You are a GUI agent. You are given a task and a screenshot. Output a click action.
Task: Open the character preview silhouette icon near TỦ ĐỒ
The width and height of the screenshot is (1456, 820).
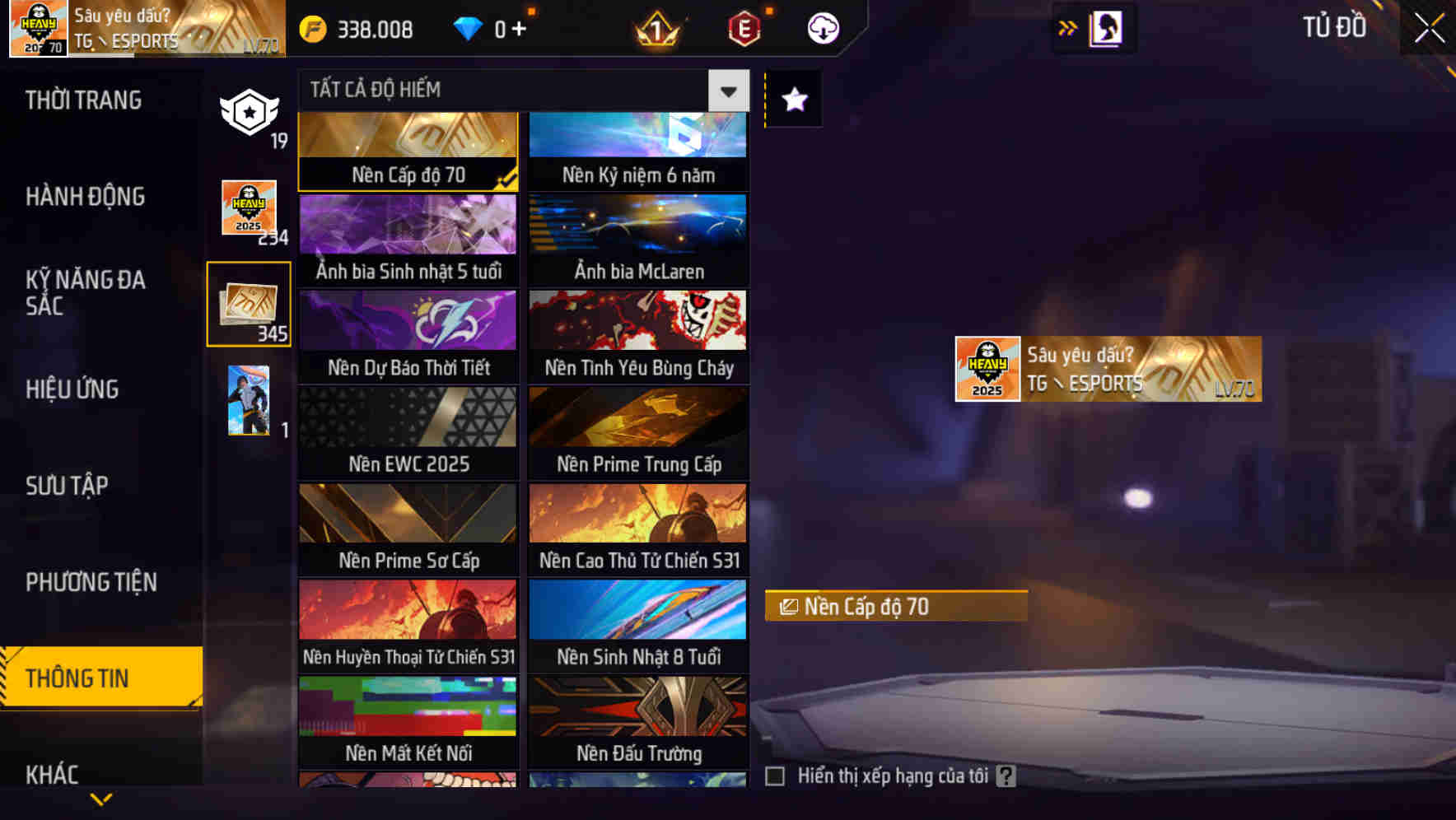pos(1105,27)
